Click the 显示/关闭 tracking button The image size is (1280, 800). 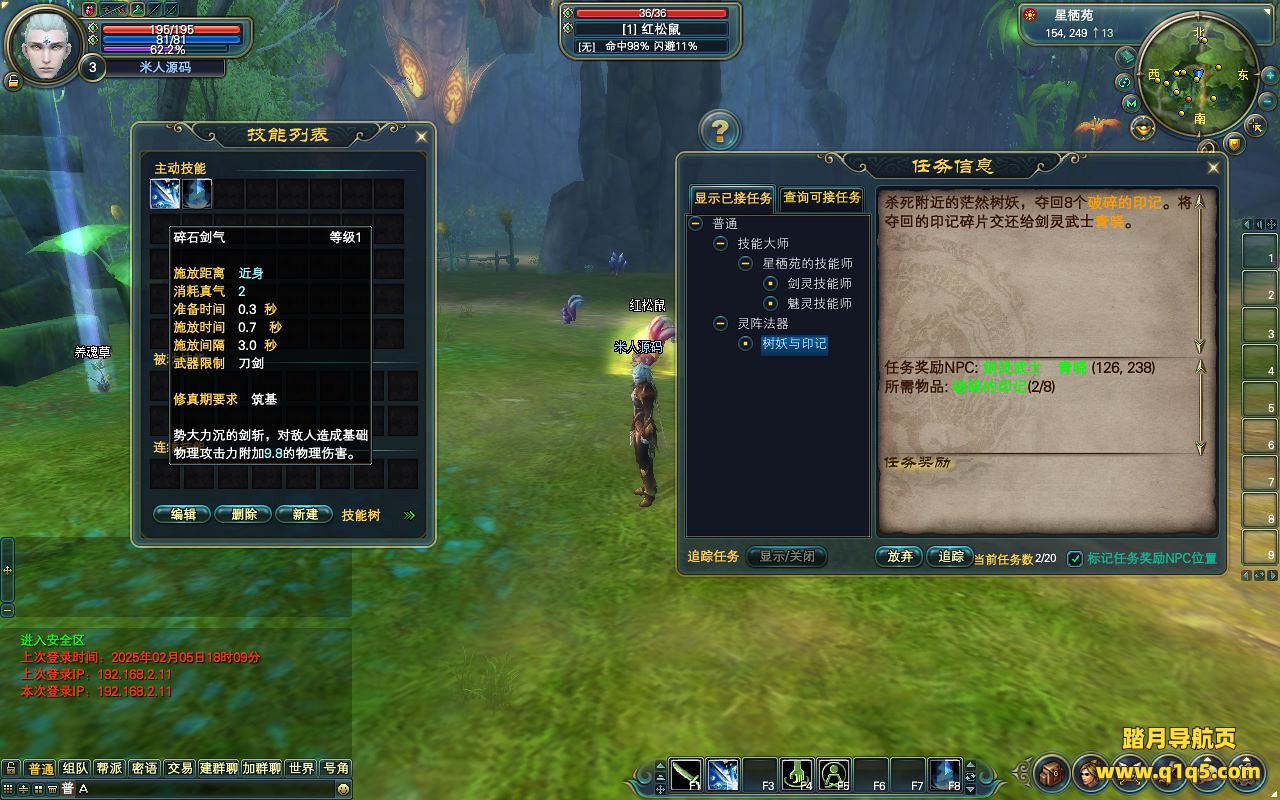coord(787,557)
